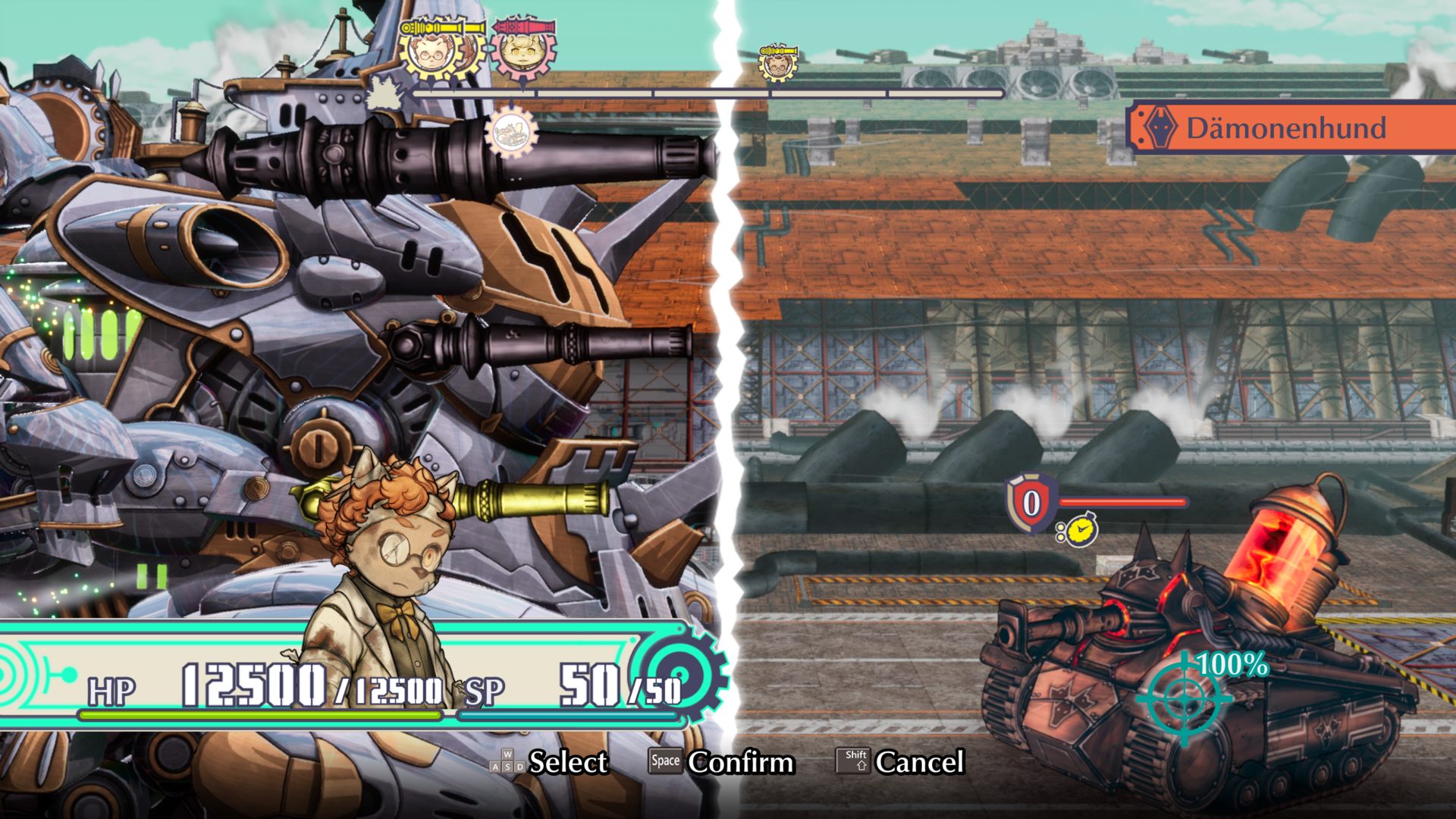
Task: Select the orange-haired boy character portrait
Action: tap(383, 576)
